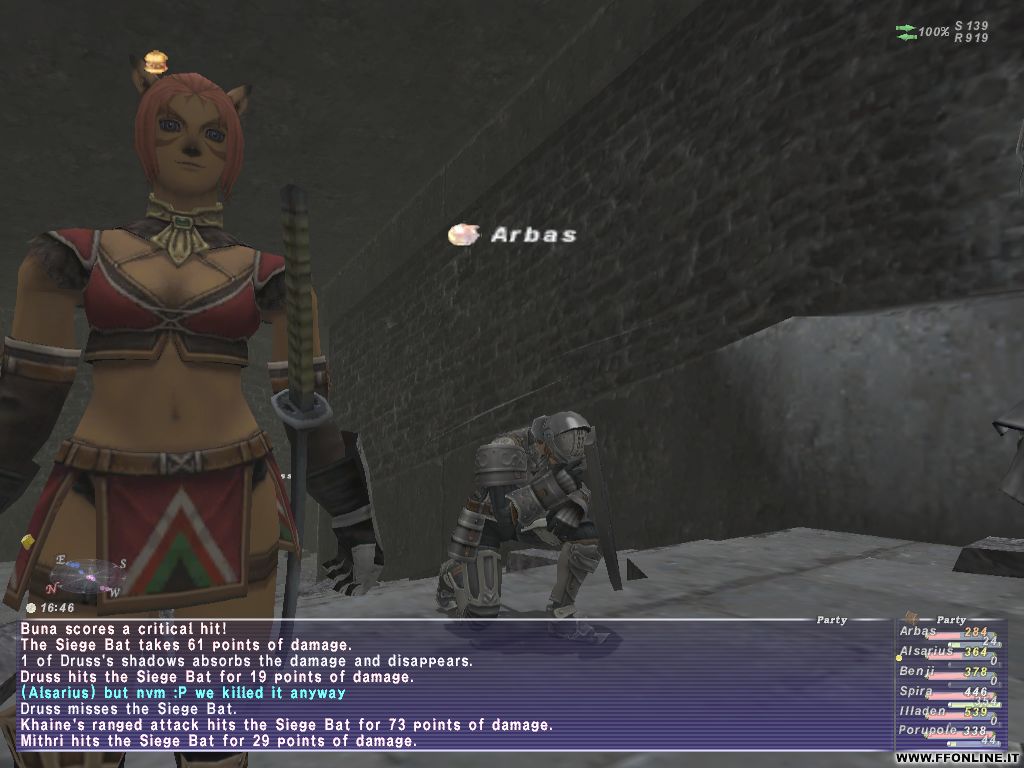Viewport: 1024px width, 768px height.
Task: Target Alsarius in the party list
Action: point(925,651)
